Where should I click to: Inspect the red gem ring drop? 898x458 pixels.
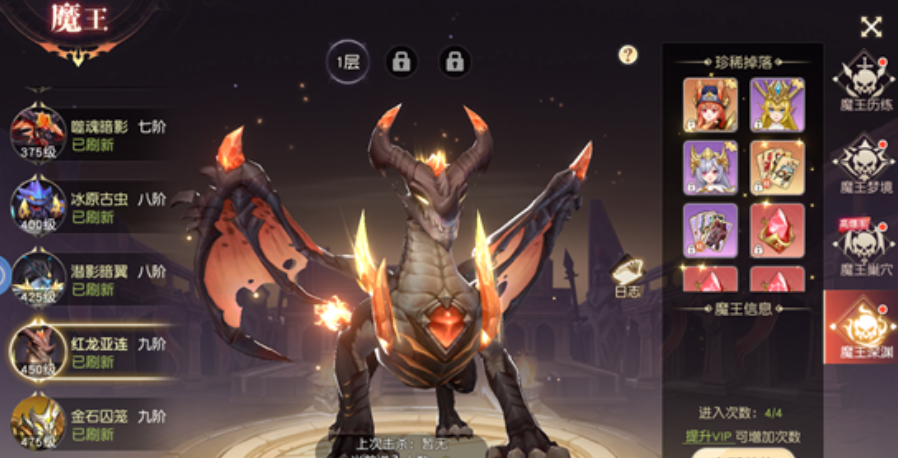pos(777,230)
